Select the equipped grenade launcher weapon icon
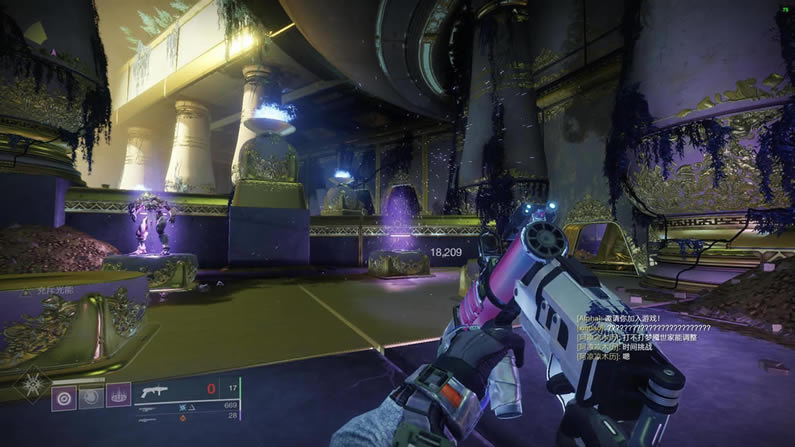This screenshot has height=447, width=795. (x=154, y=391)
